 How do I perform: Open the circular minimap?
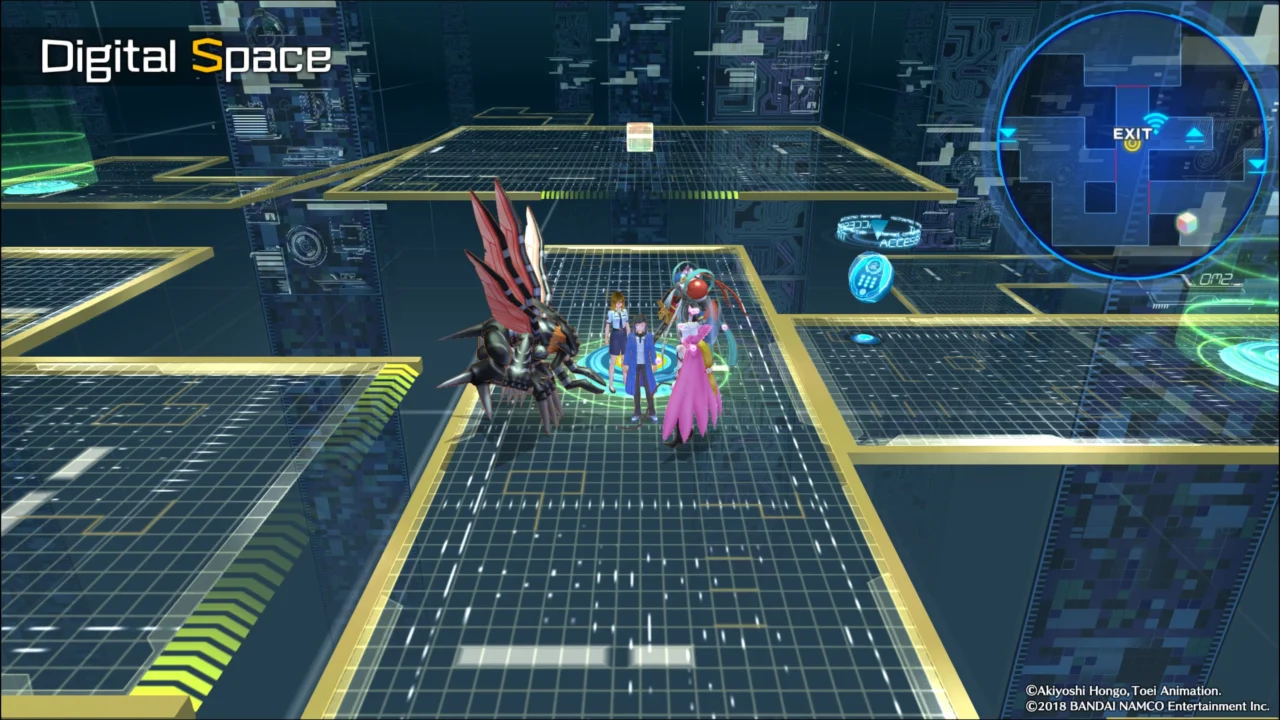click(1133, 146)
